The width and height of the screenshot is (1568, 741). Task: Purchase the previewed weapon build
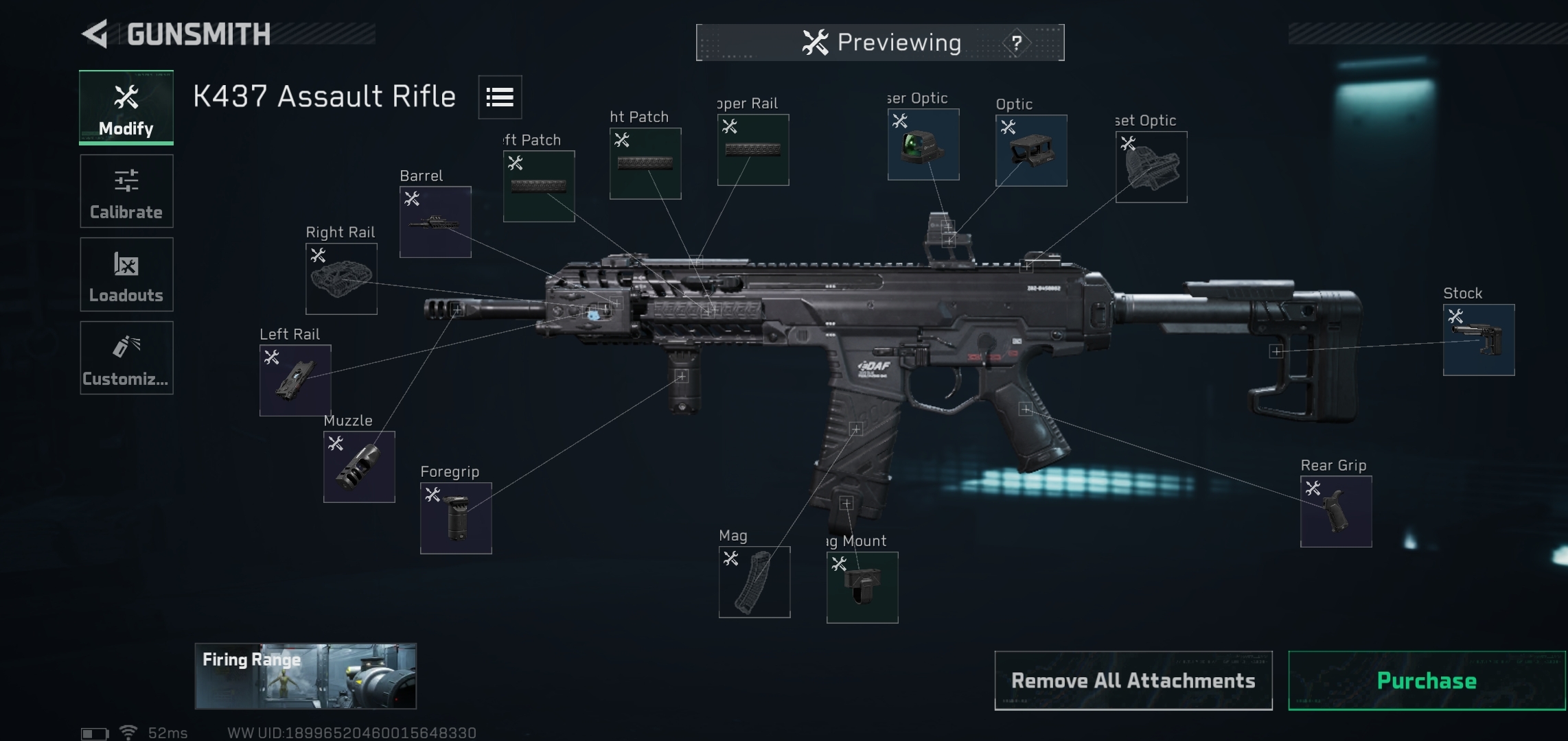click(x=1427, y=681)
